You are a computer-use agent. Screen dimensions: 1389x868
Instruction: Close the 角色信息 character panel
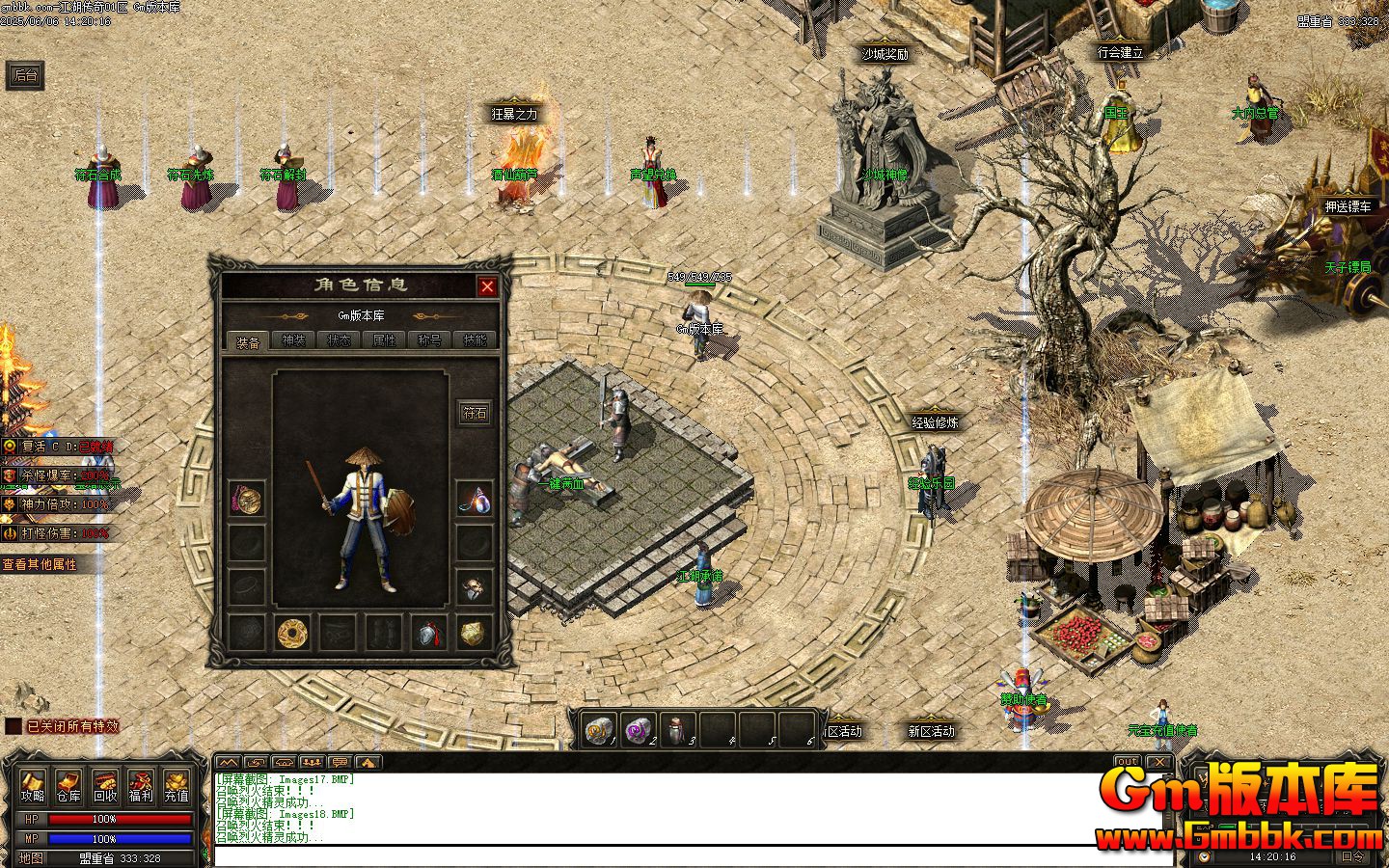(x=487, y=286)
